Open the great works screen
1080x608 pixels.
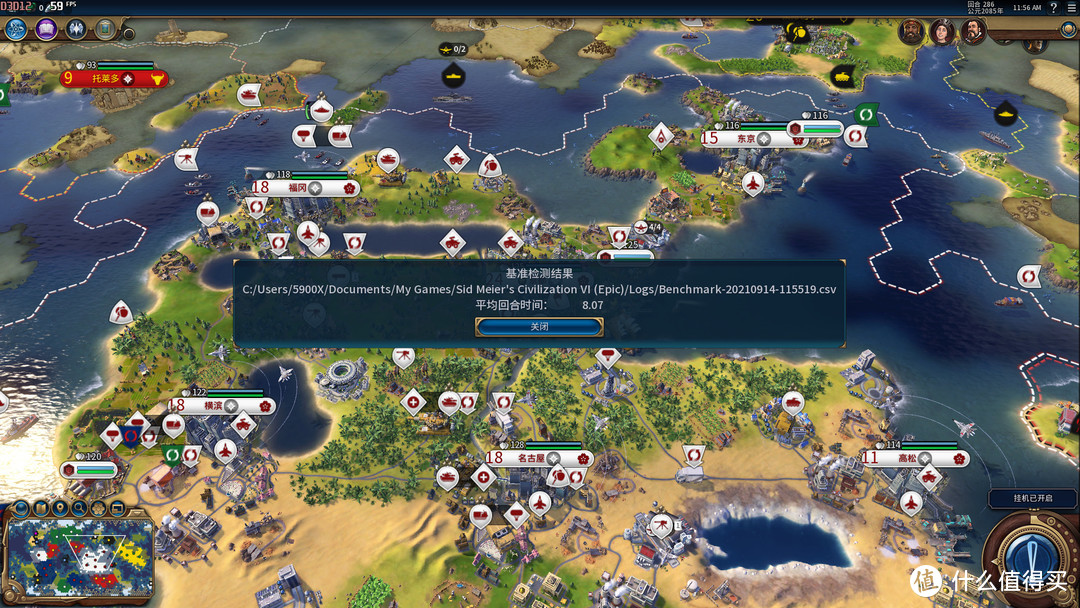coord(105,29)
